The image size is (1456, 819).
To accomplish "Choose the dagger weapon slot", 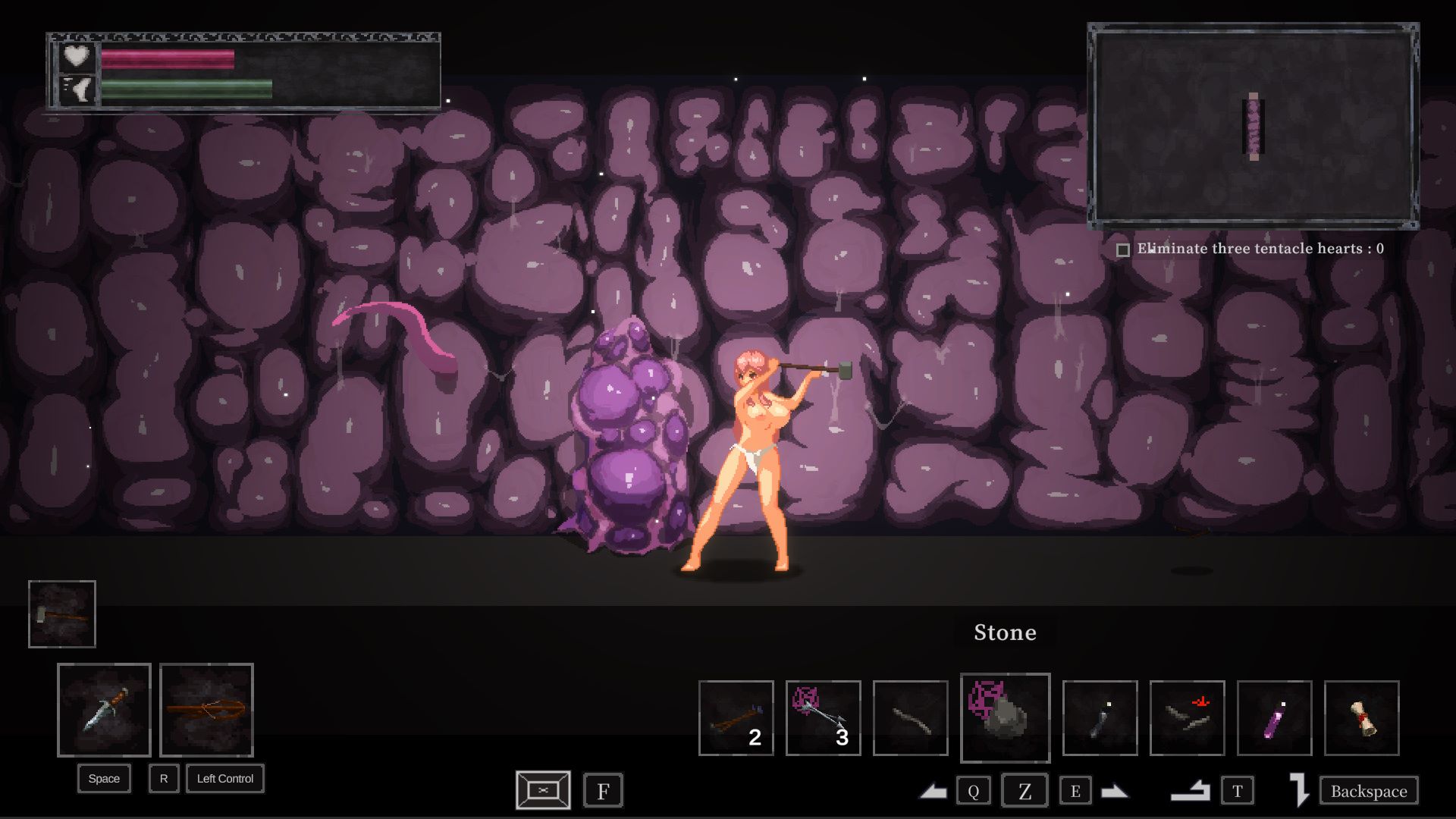I will click(104, 710).
